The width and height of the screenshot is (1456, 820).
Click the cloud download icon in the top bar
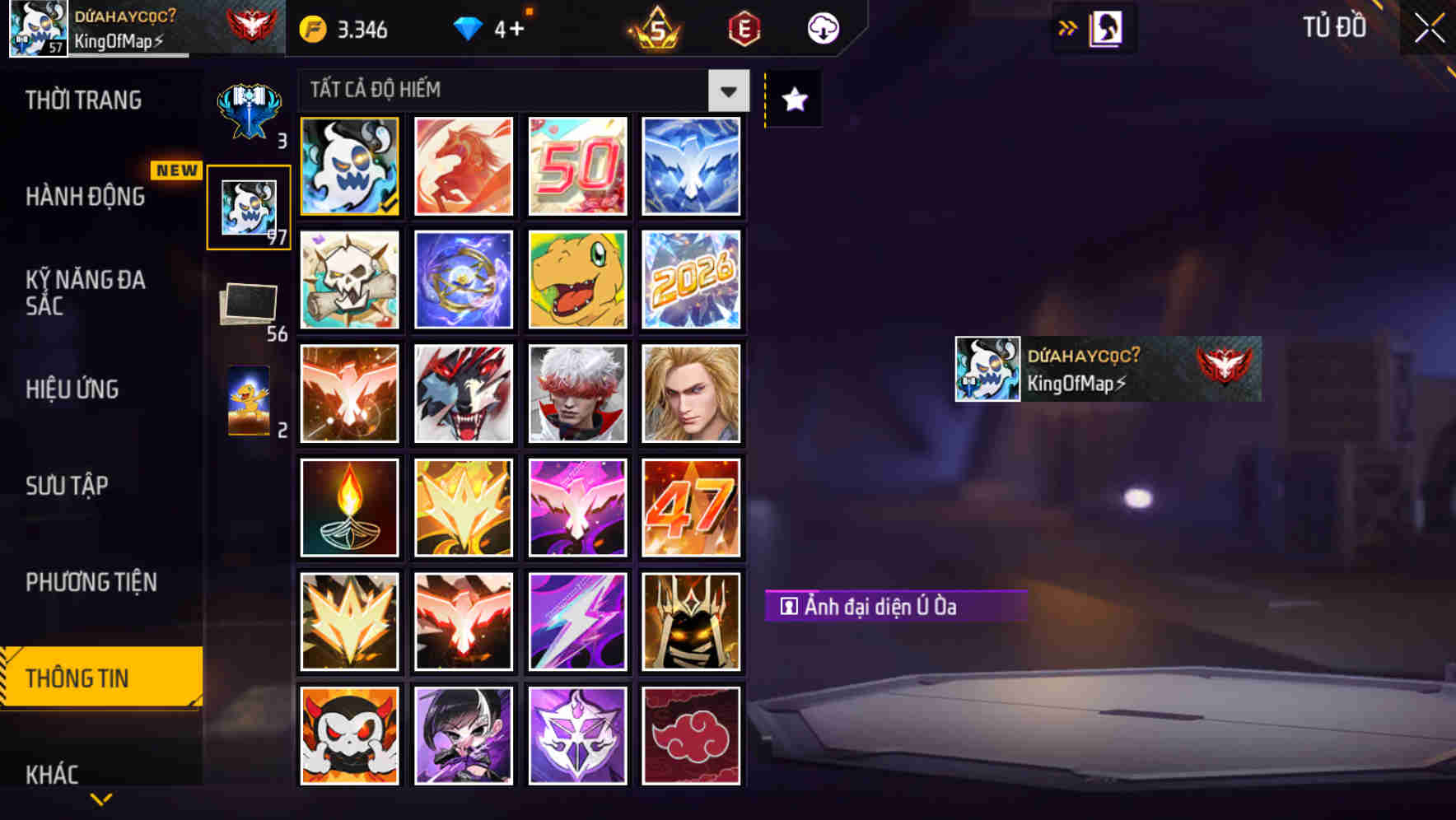[822, 27]
